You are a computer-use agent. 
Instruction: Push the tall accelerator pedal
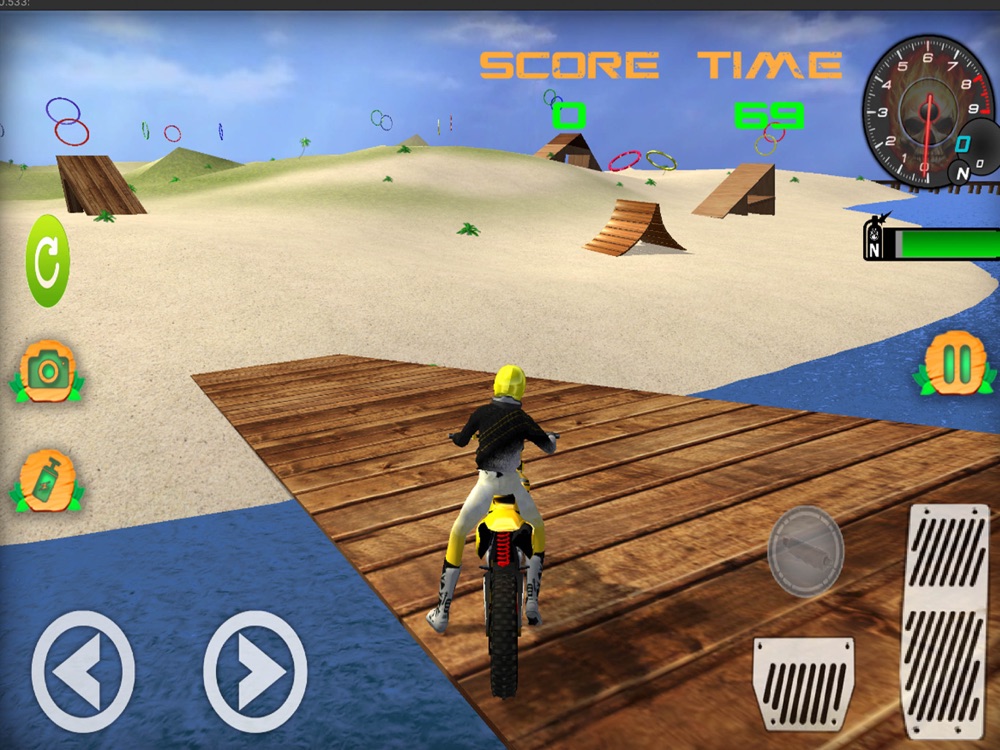pyautogui.click(x=945, y=620)
